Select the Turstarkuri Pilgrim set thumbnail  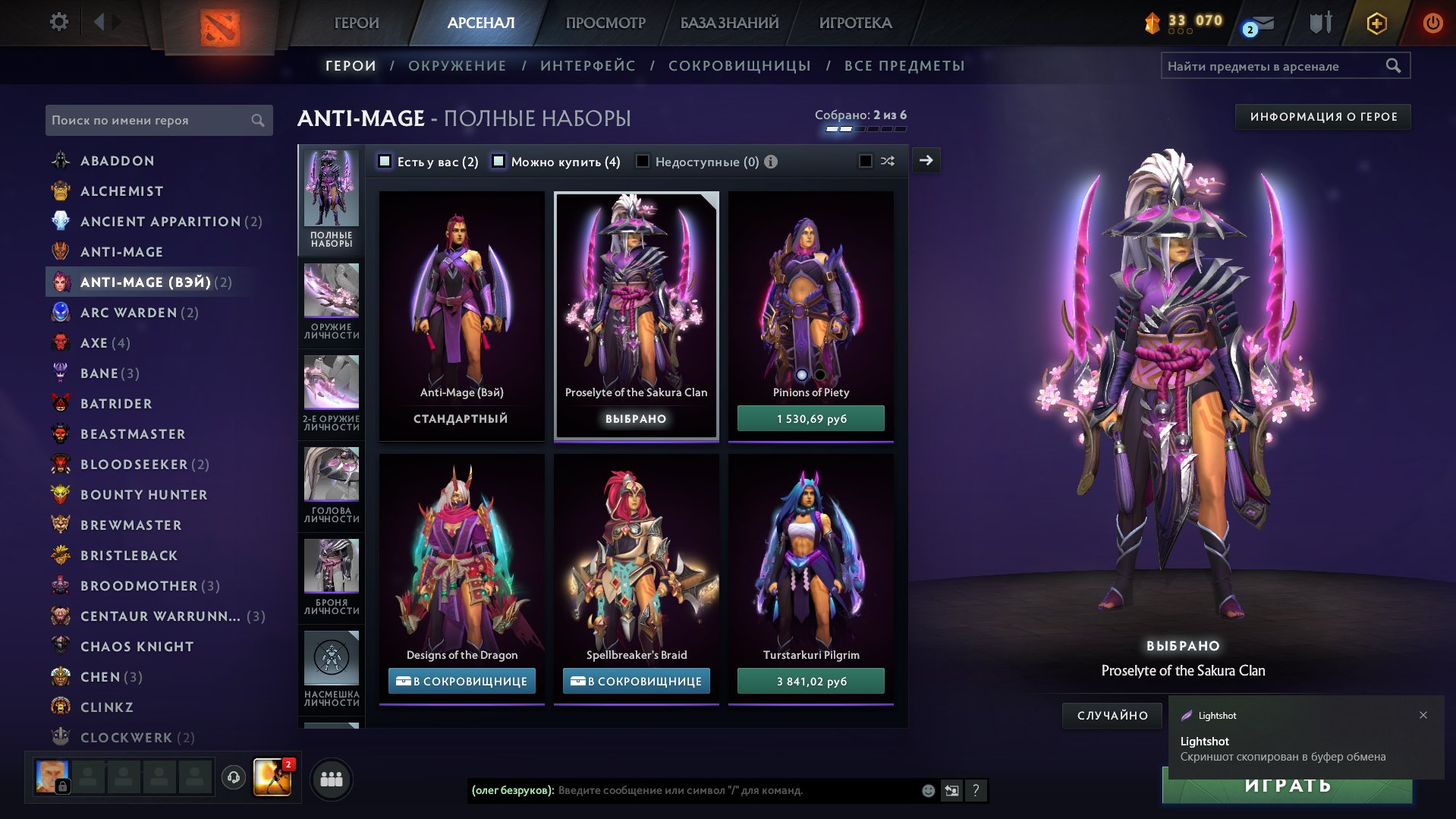click(810, 562)
